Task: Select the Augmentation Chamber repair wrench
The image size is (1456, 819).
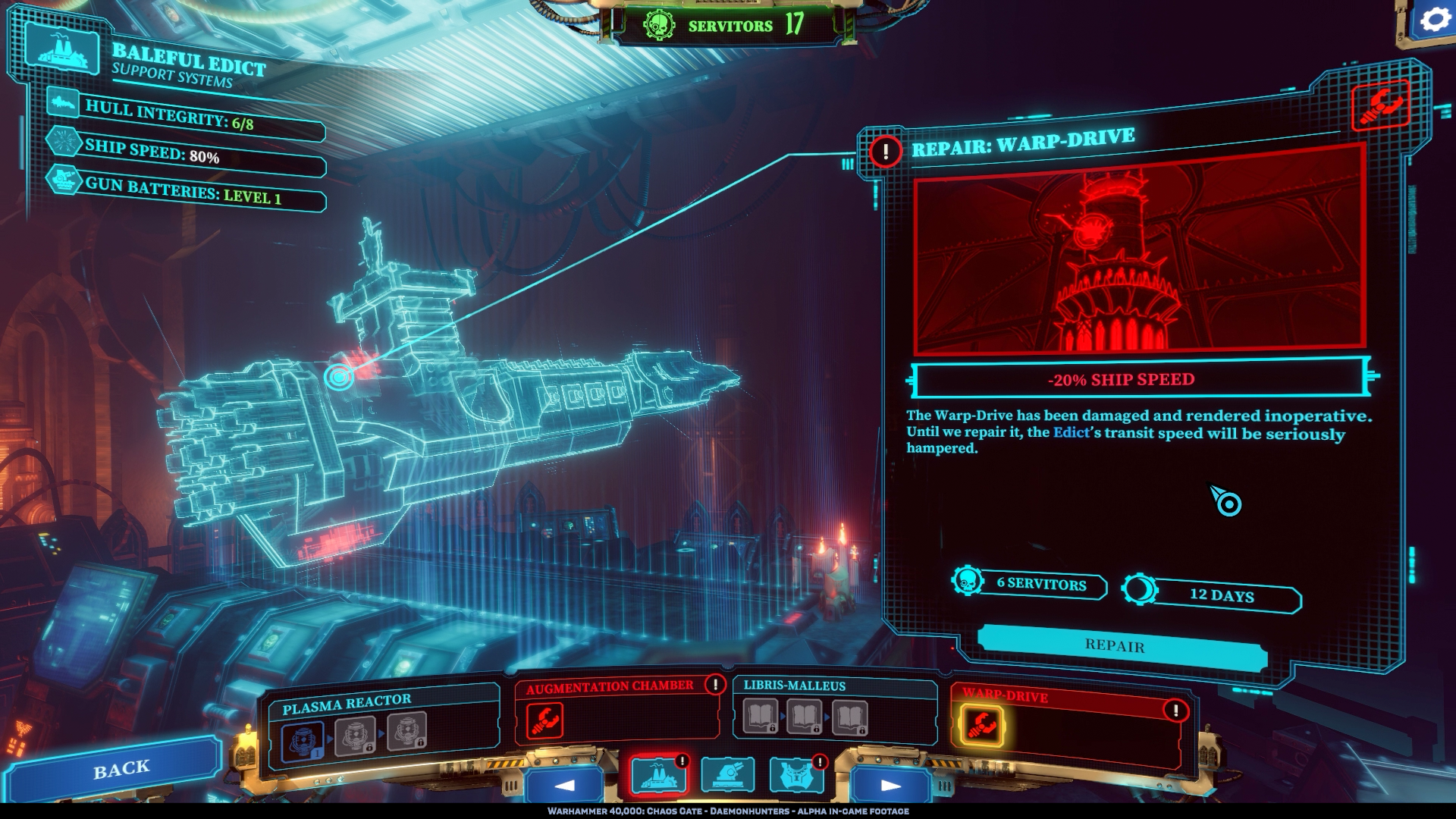Action: (x=544, y=720)
